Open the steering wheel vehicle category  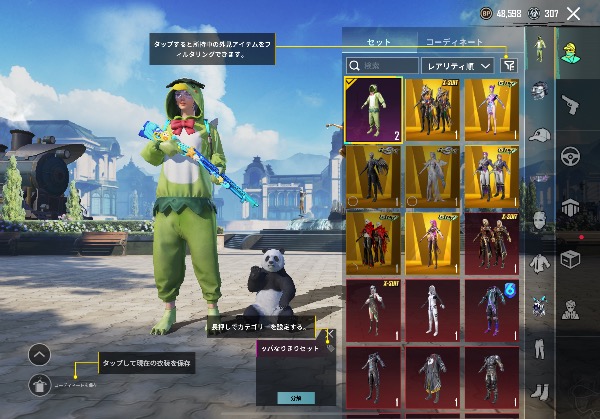(573, 155)
